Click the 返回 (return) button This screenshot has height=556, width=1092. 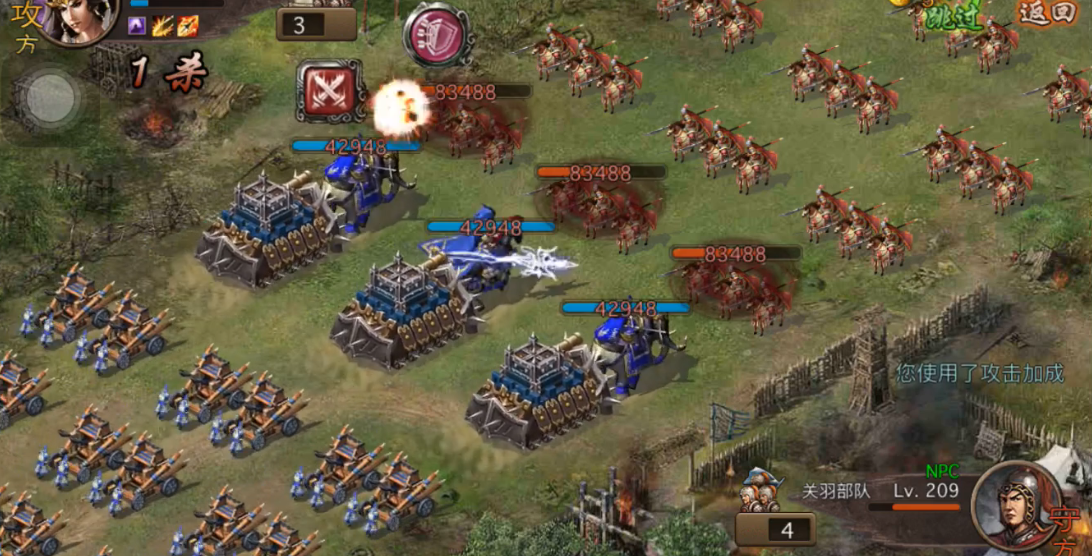(x=1043, y=12)
